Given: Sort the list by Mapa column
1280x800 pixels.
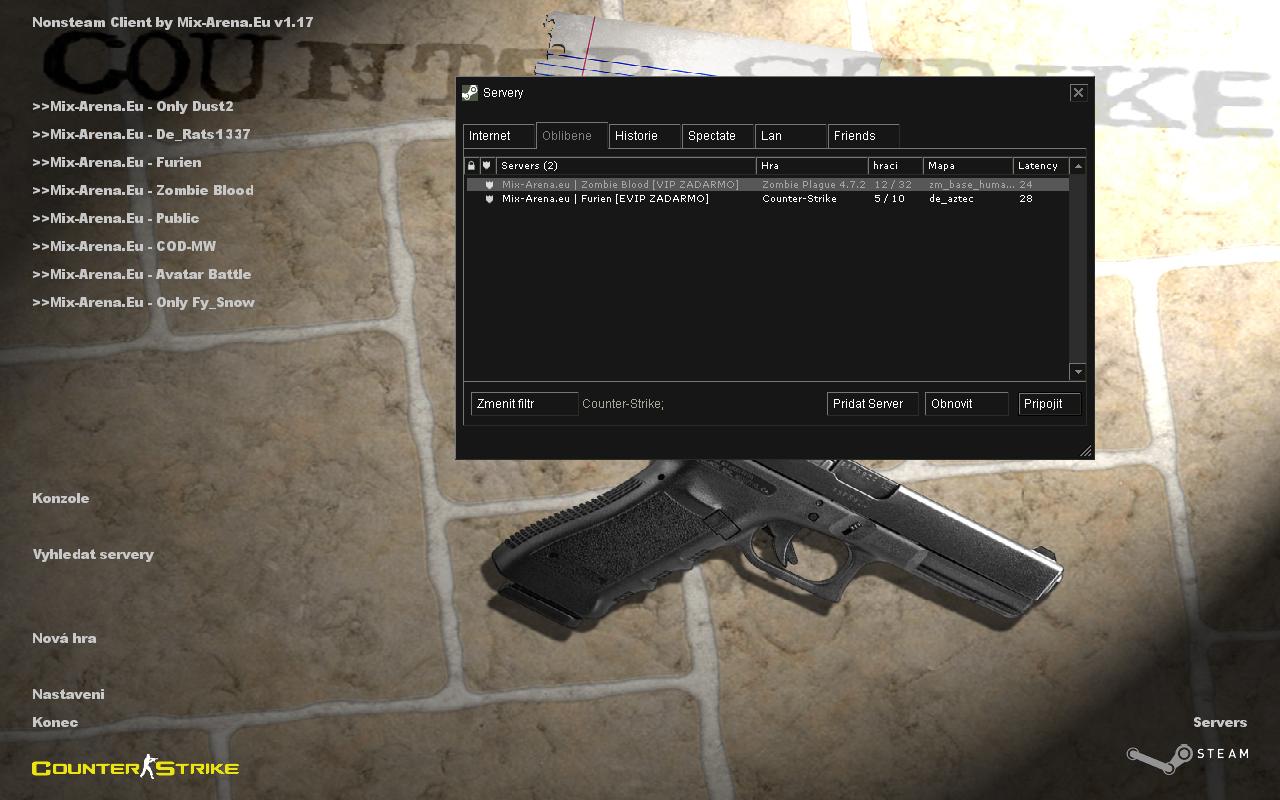Looking at the screenshot, I should pyautogui.click(x=967, y=166).
